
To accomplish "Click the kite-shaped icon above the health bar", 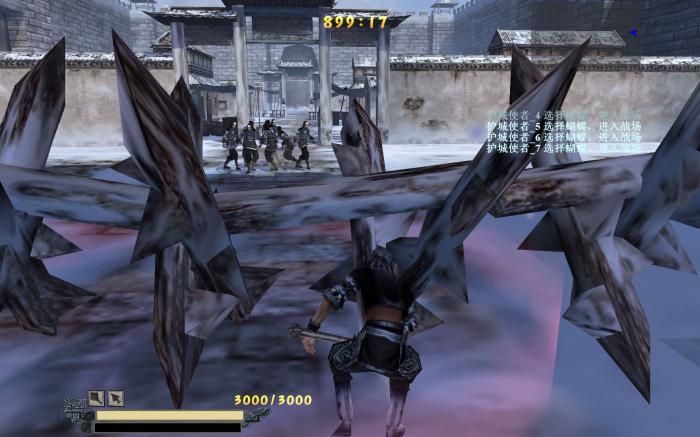I will (x=96, y=397).
